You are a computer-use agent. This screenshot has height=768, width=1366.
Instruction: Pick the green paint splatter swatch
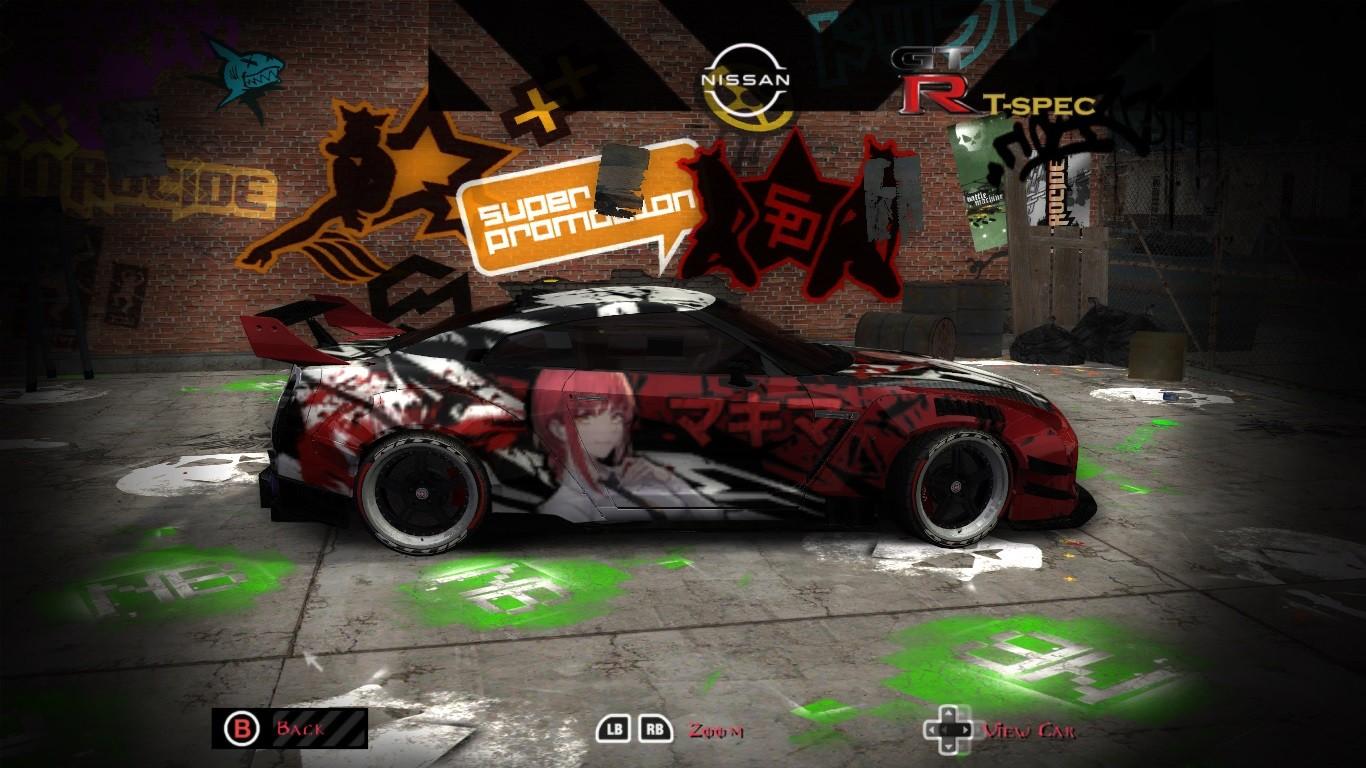point(500,590)
